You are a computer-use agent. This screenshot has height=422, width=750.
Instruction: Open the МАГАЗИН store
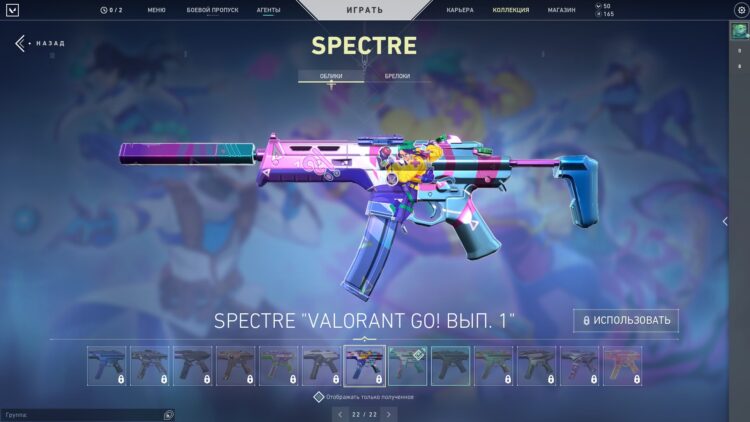click(x=561, y=10)
